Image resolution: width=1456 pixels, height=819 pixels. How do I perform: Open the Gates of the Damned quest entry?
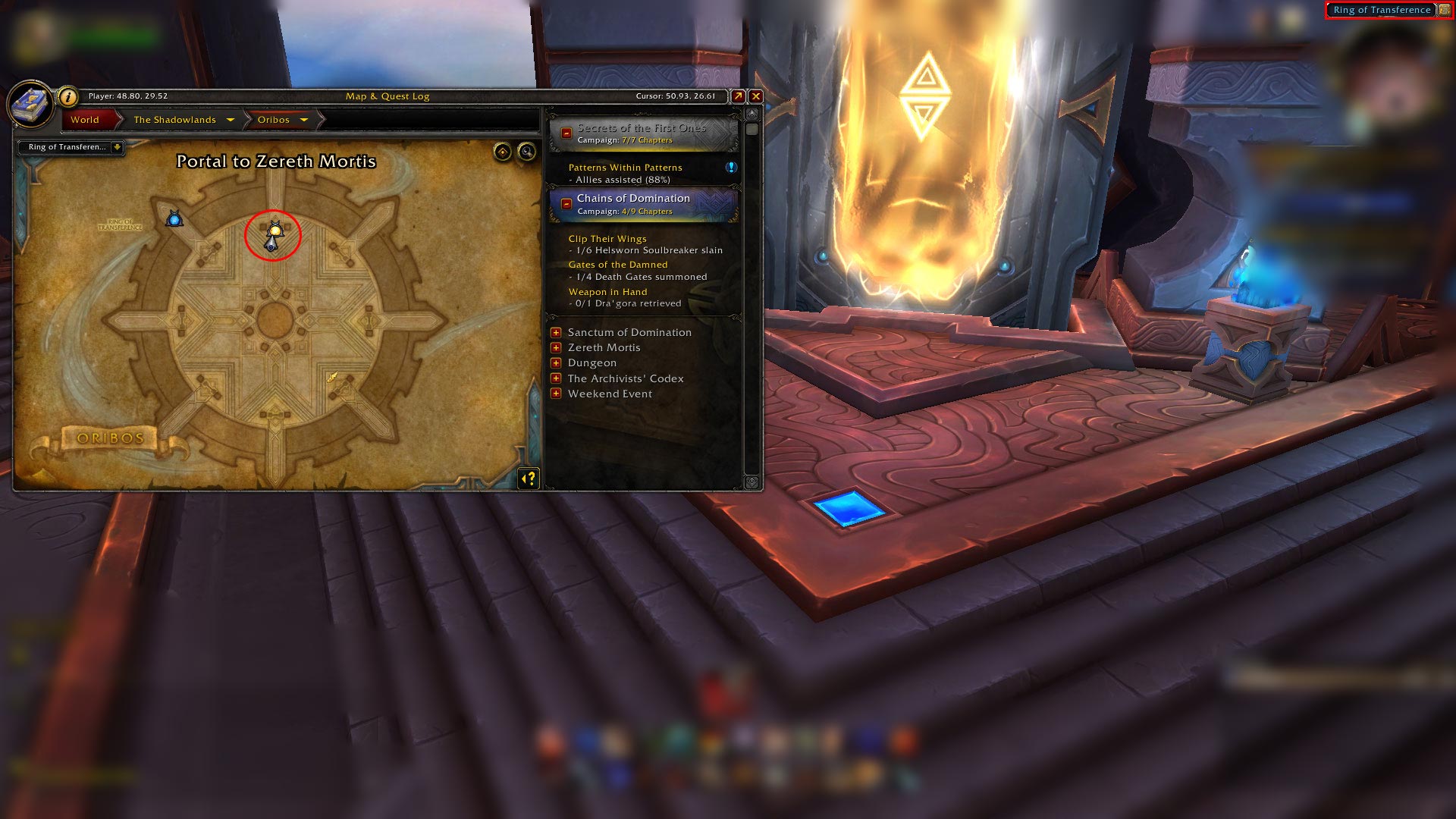(618, 264)
